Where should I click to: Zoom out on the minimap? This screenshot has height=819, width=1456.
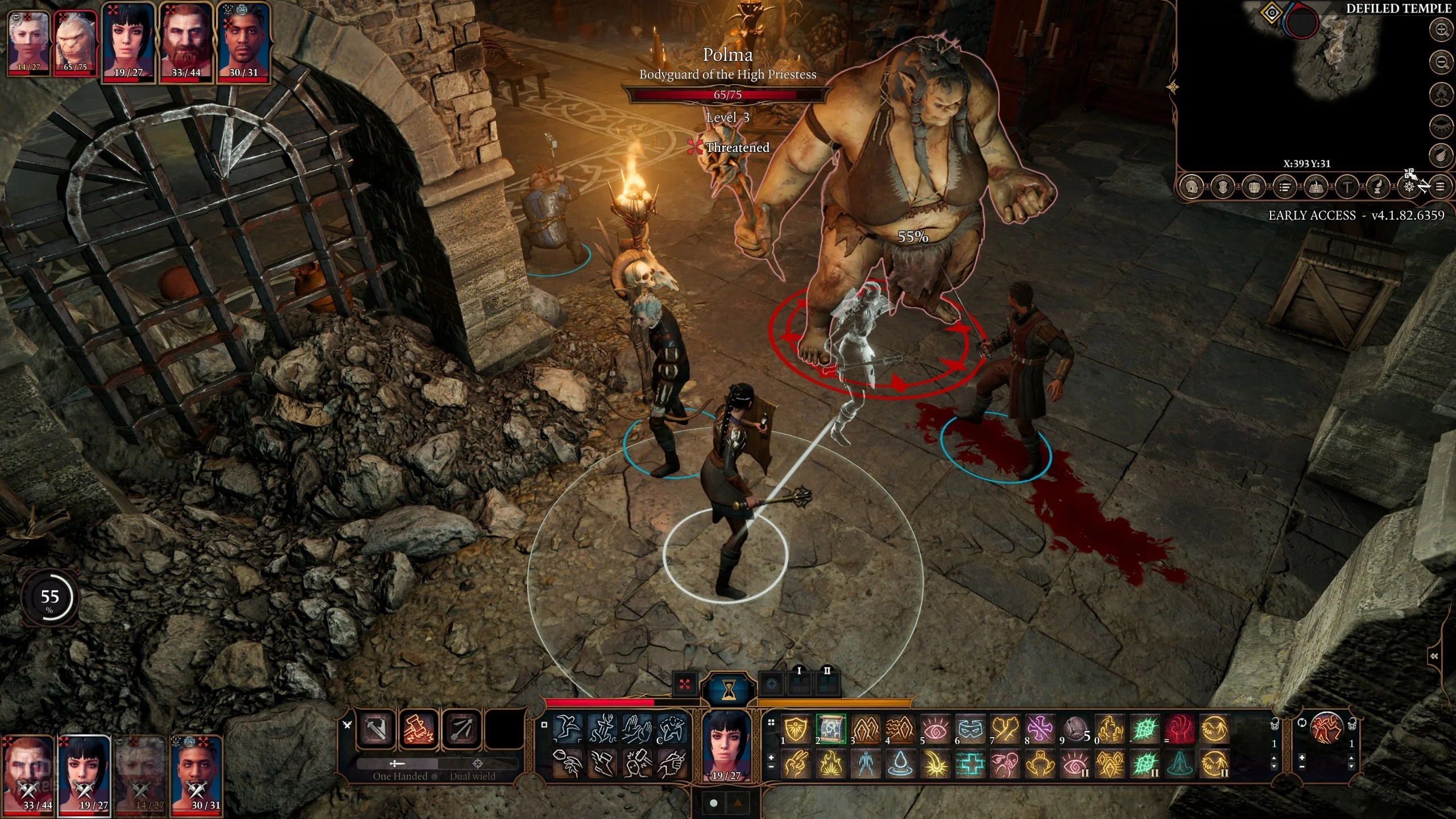(1442, 61)
